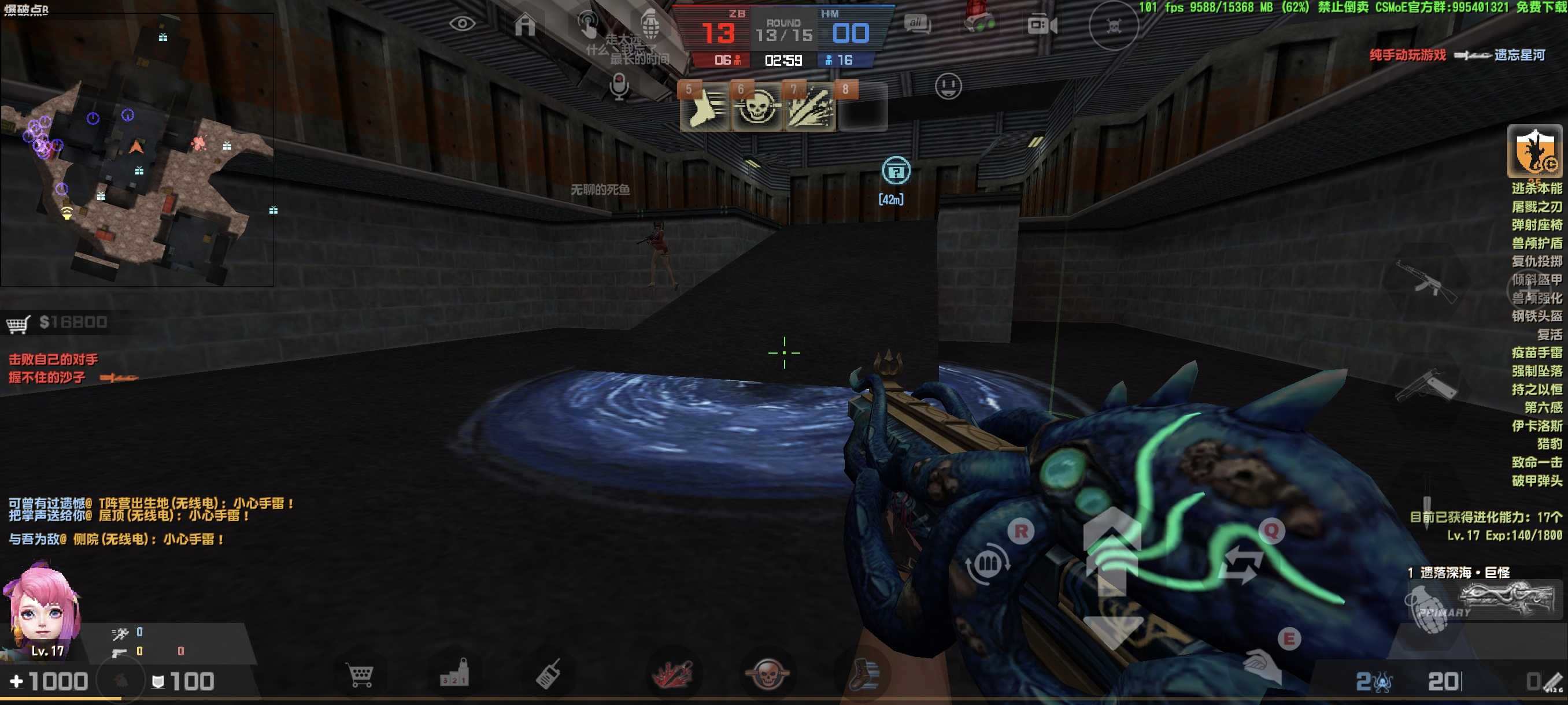Open the minimap
This screenshot has width=1568, height=705.
(137, 149)
